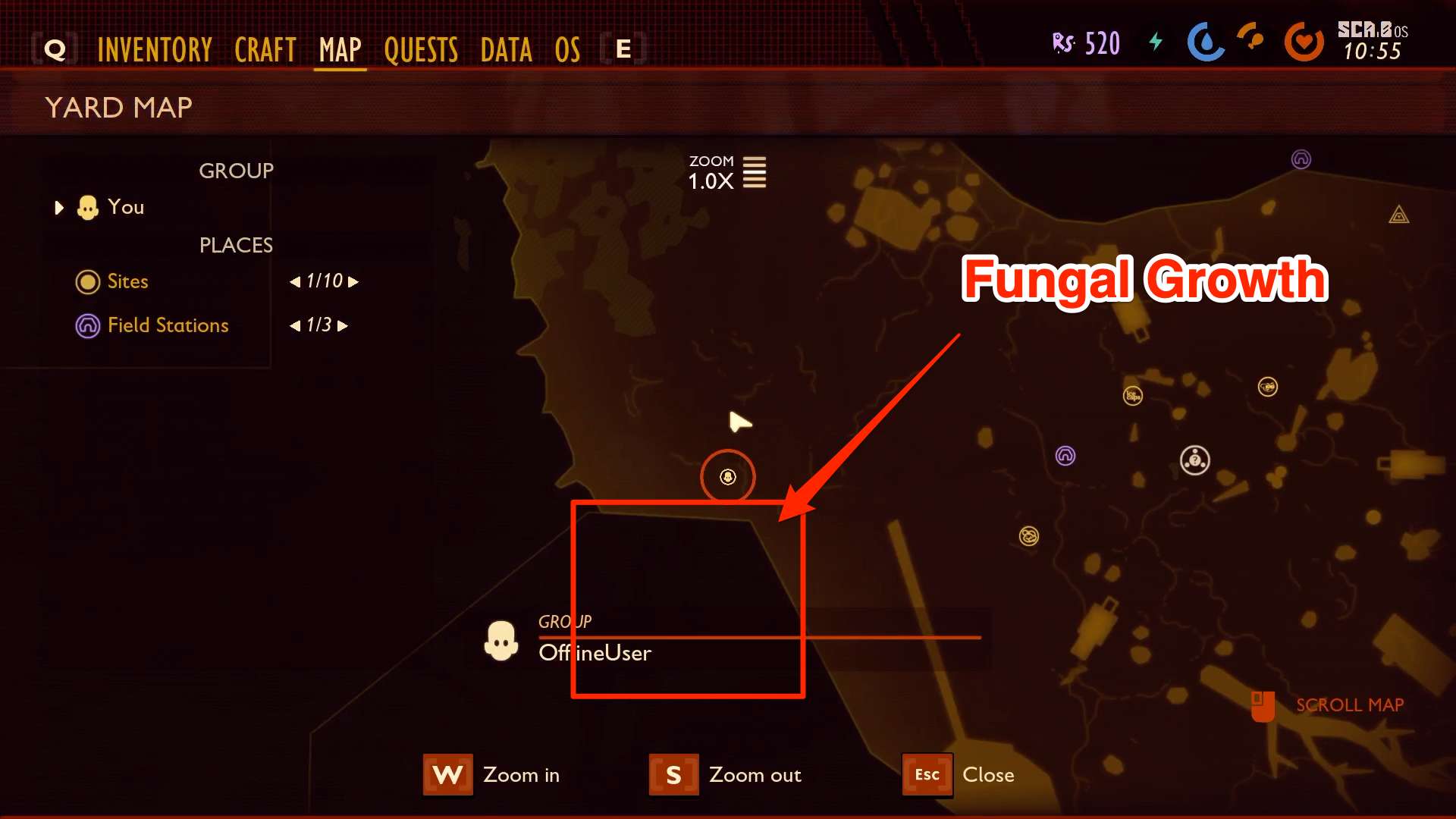Click the next arrow for Sites 1/10
Screen dimensions: 1456x819
pyautogui.click(x=354, y=281)
